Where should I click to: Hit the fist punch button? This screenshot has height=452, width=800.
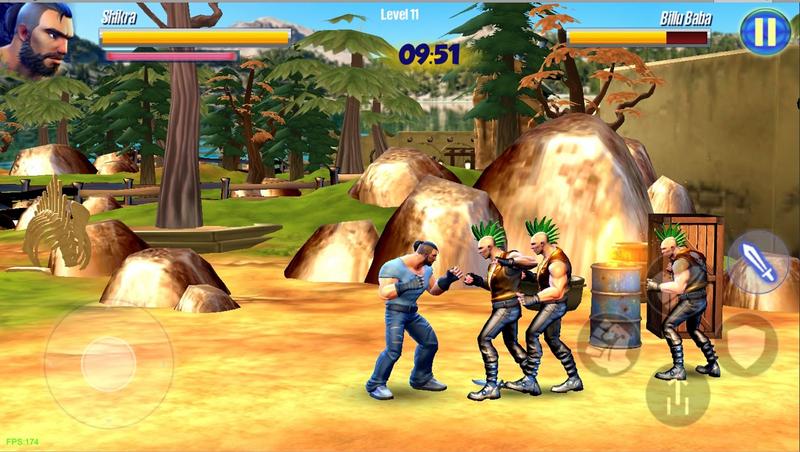tap(609, 345)
